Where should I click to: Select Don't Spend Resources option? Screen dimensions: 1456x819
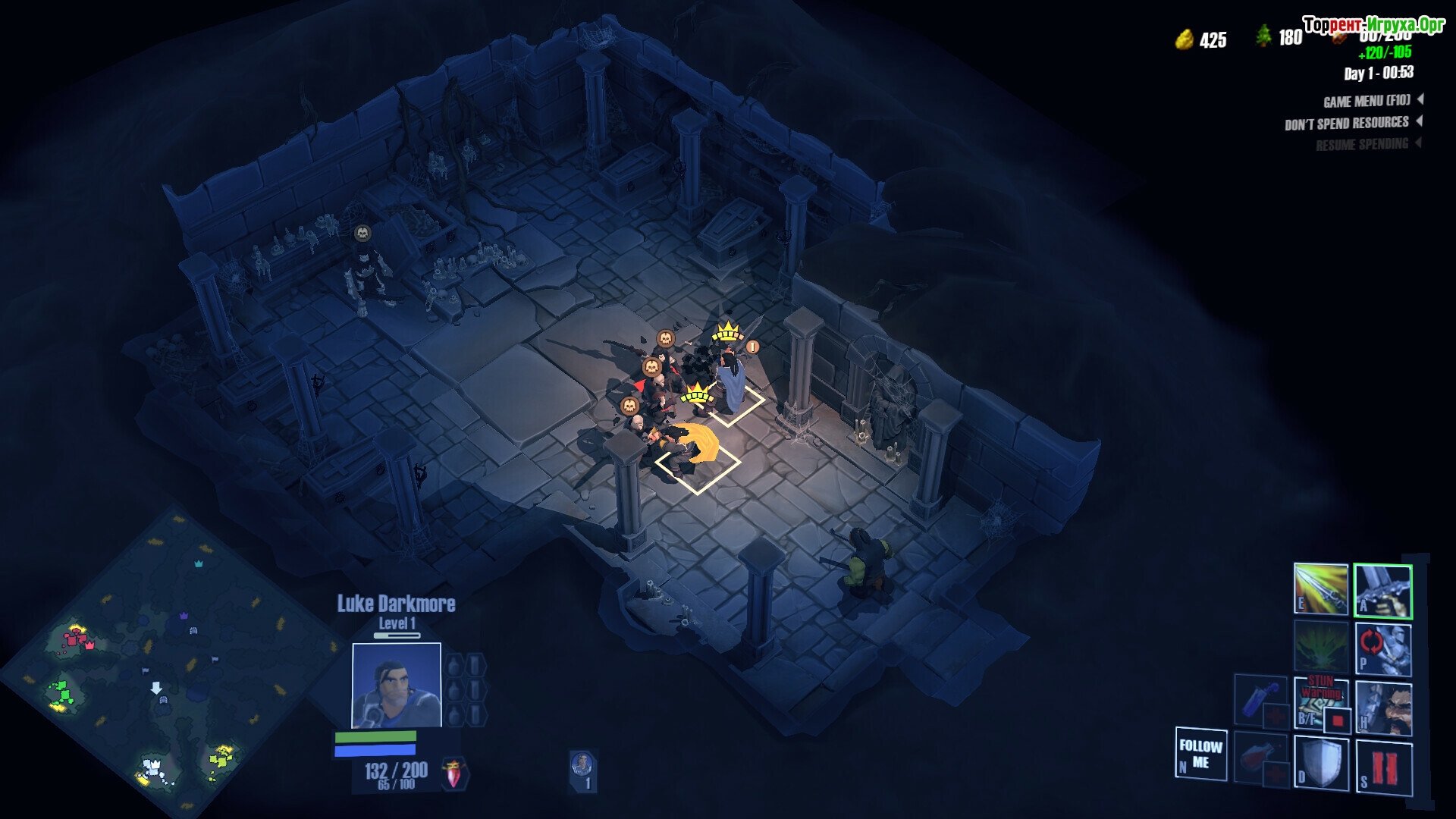click(x=1347, y=123)
